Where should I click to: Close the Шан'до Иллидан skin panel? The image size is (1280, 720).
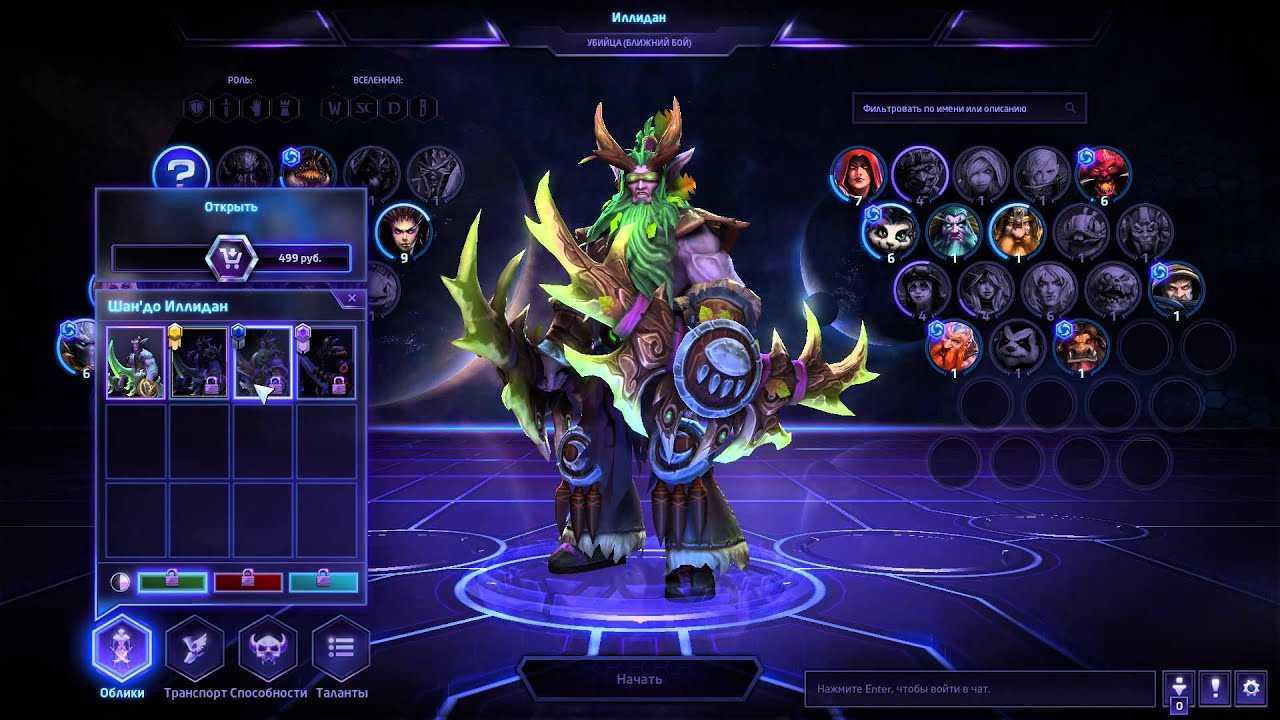352,298
